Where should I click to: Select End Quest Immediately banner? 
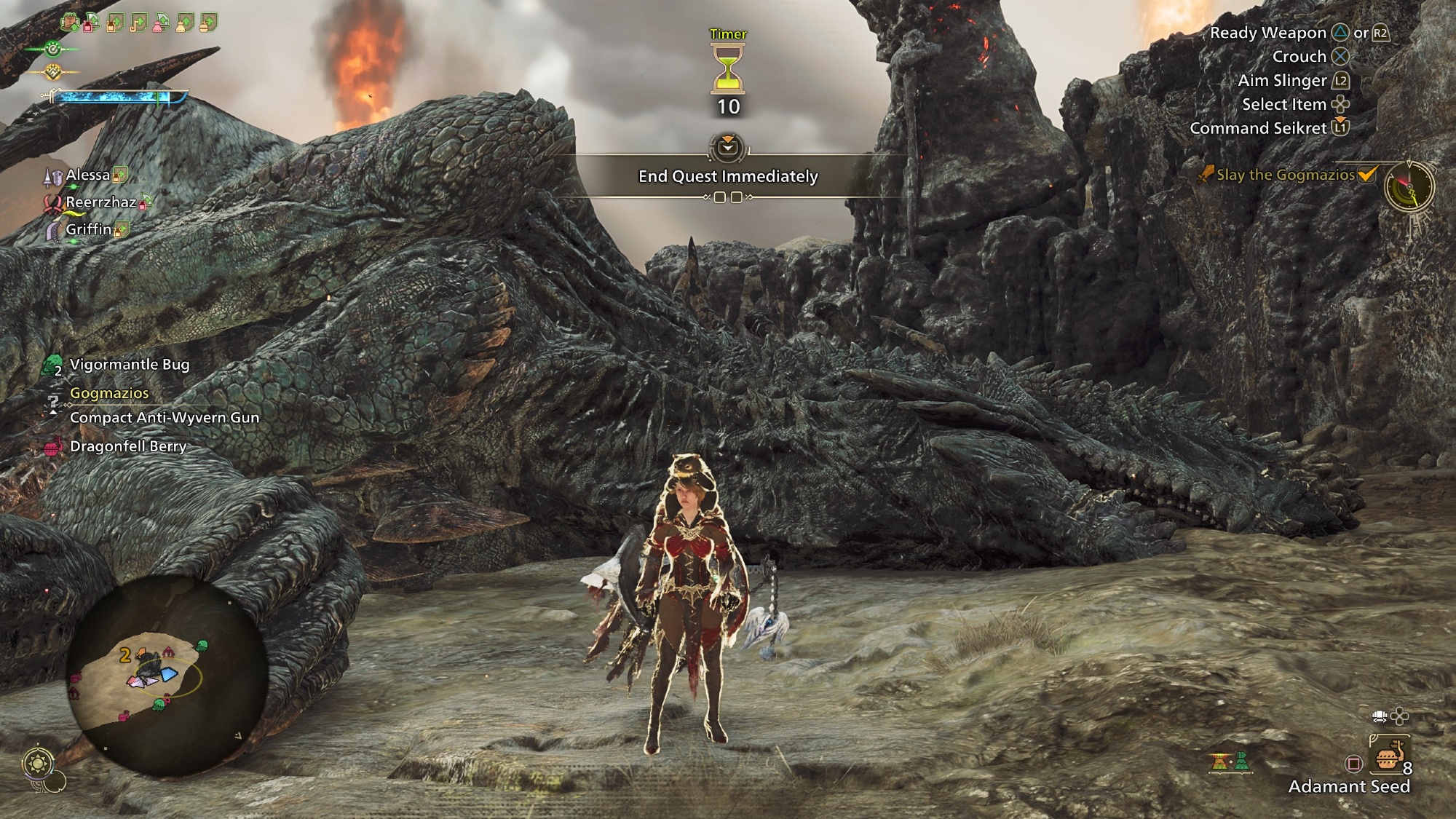click(728, 176)
